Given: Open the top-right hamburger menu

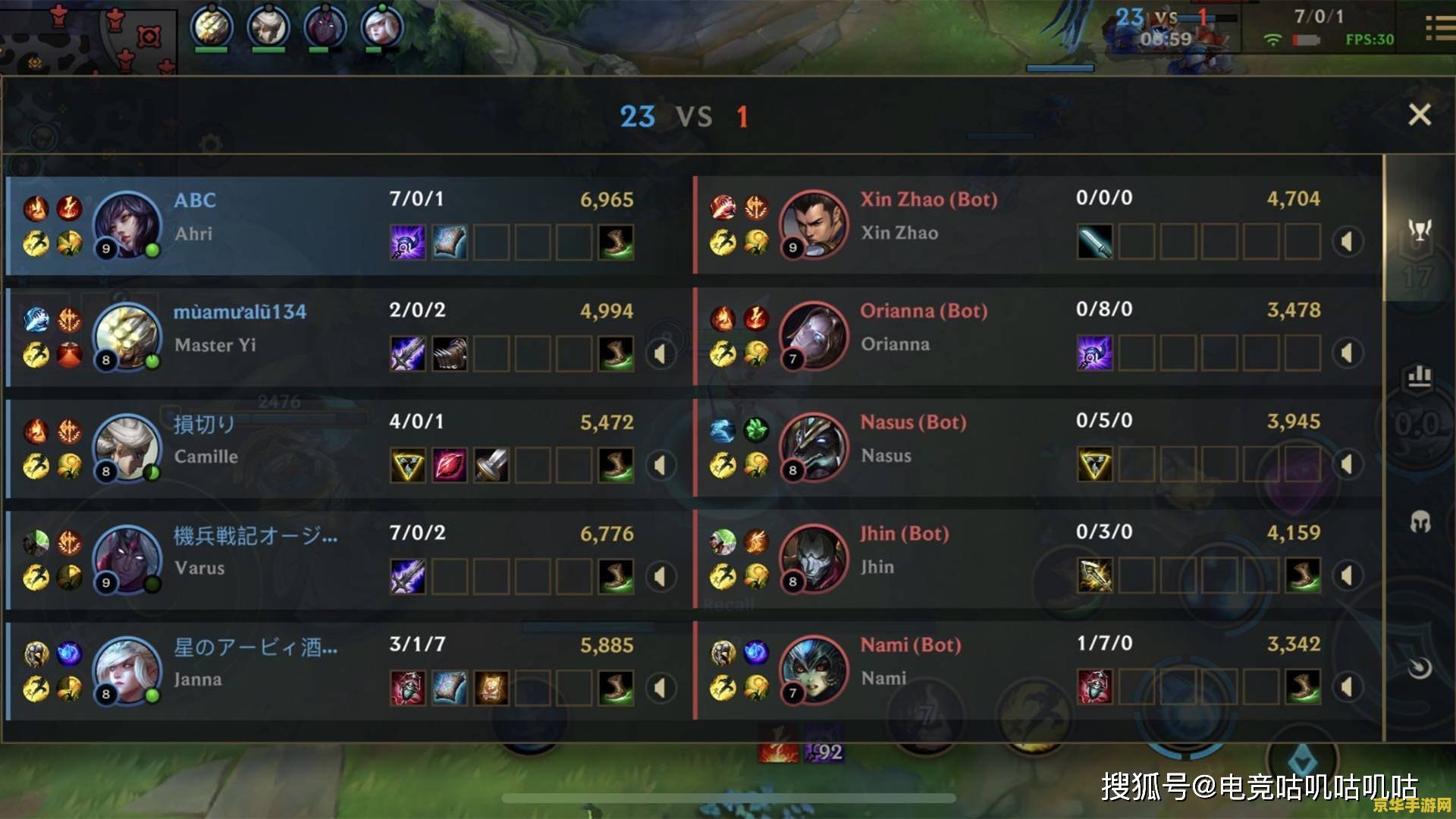Looking at the screenshot, I should coord(1438,29).
